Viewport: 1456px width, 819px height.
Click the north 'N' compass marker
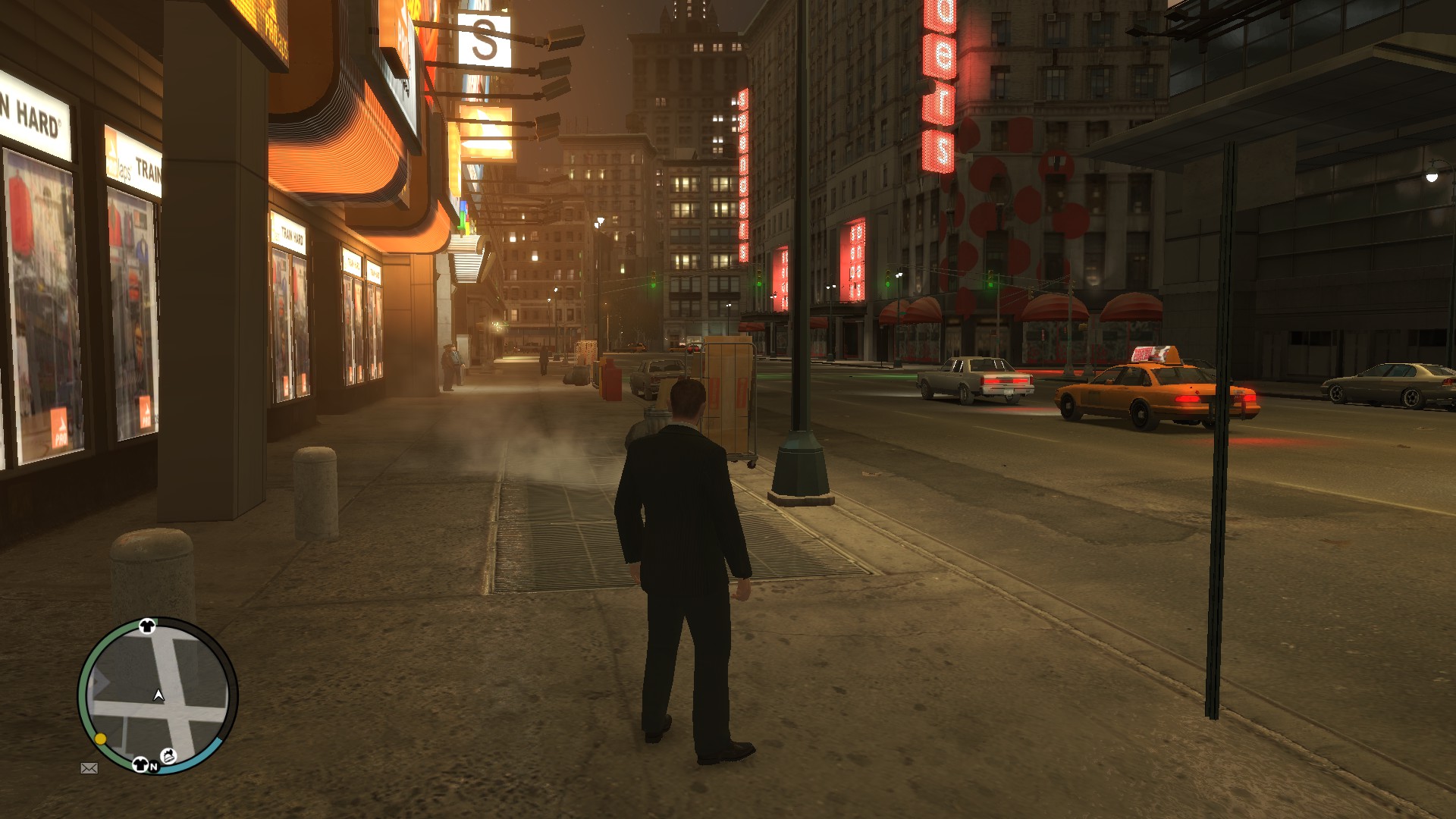(154, 767)
